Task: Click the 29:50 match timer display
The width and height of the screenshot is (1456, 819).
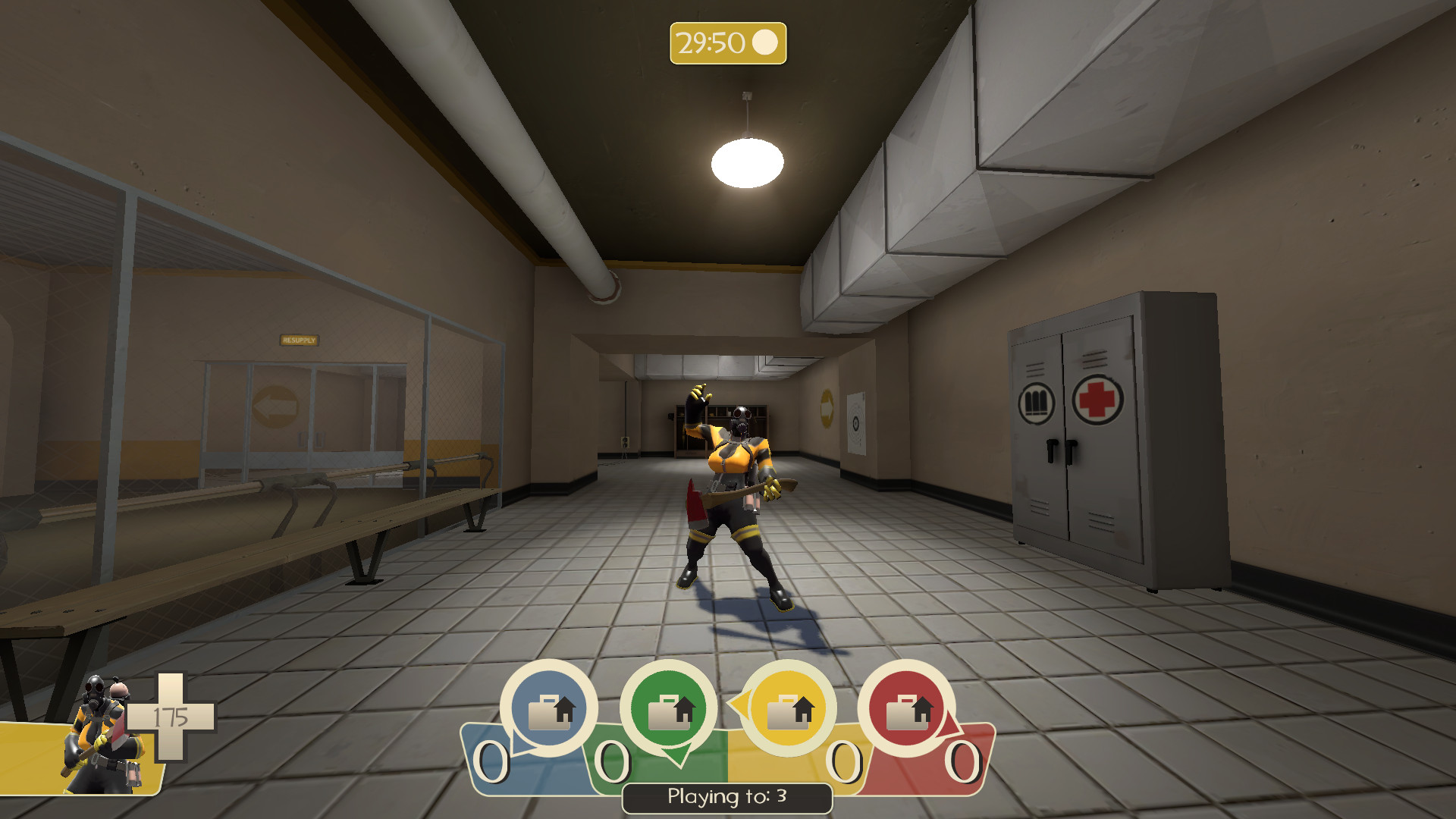Action: pos(711,44)
